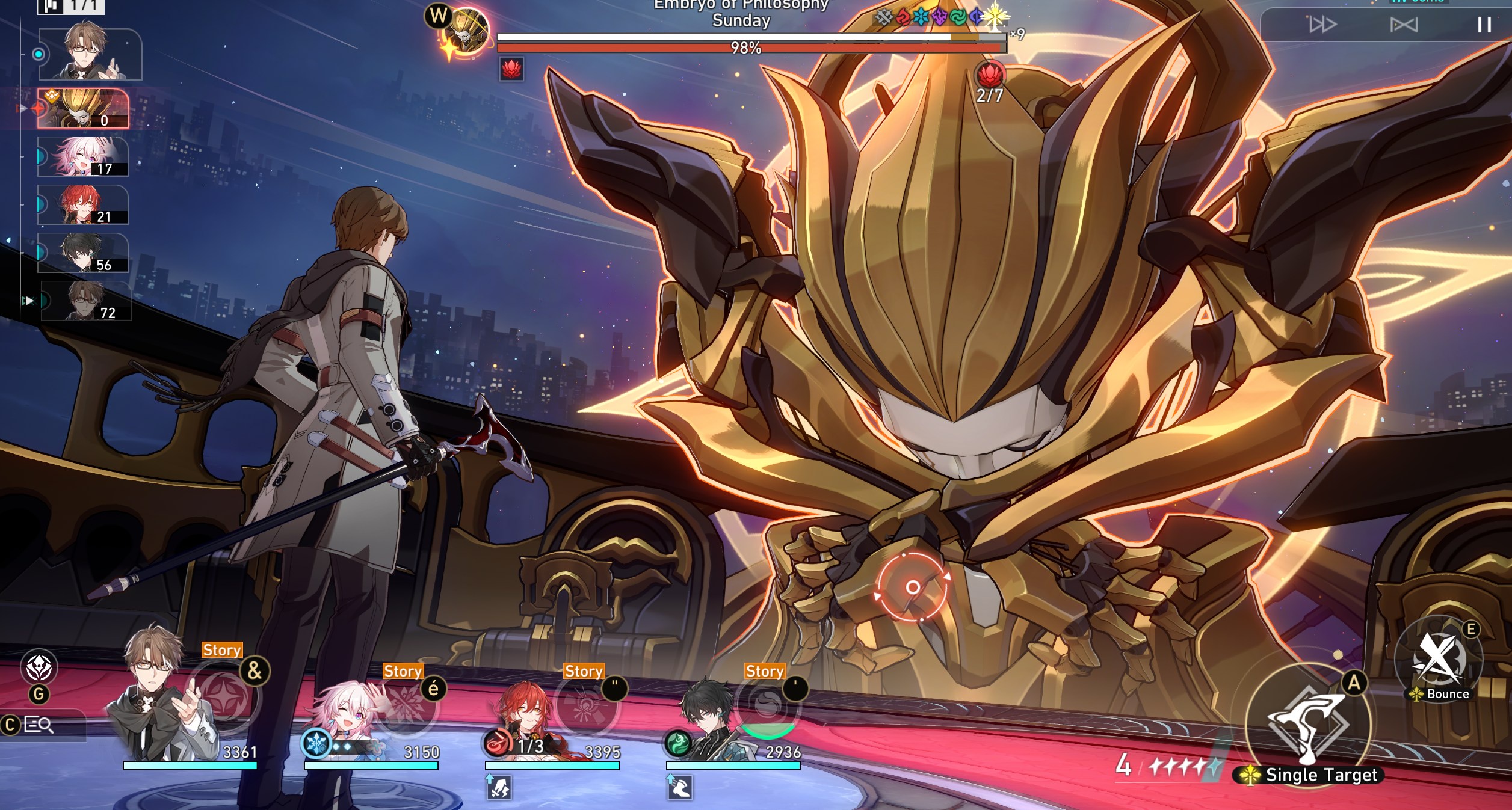This screenshot has height=810, width=1512.
Task: Inspect the red lotus debuff under boss bar
Action: (511, 69)
